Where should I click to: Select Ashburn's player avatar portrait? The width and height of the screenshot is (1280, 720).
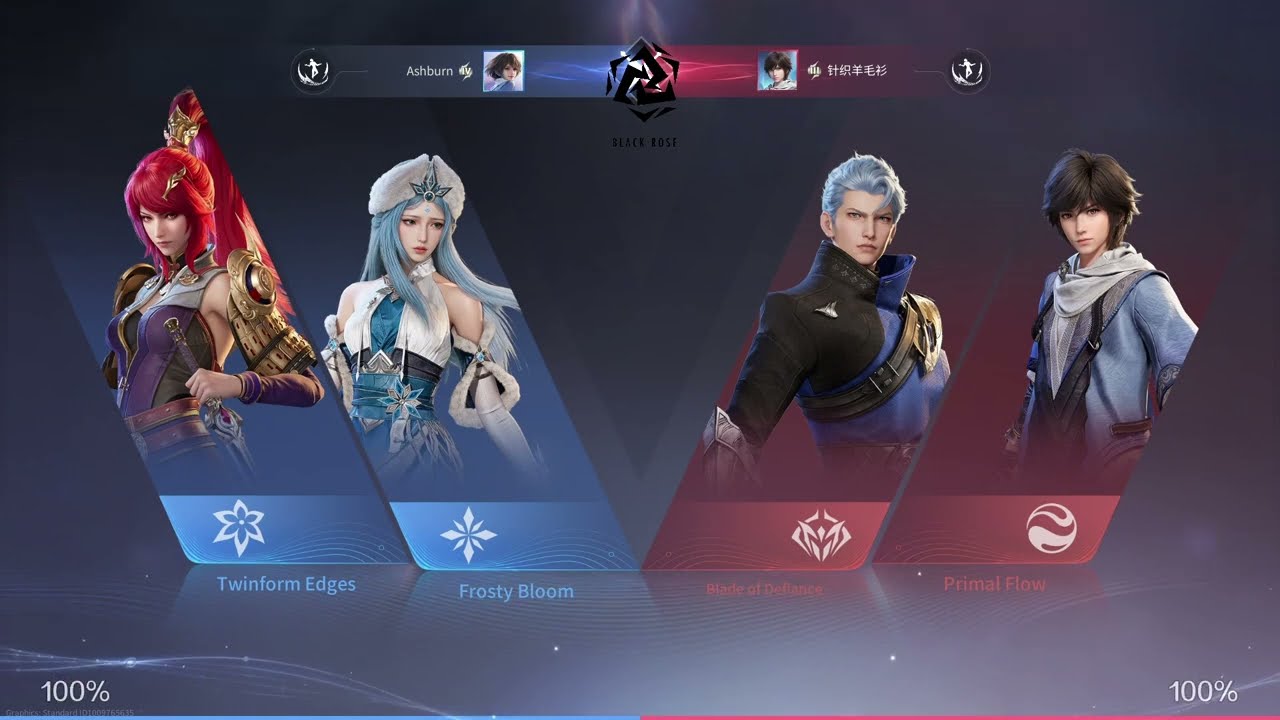click(503, 71)
